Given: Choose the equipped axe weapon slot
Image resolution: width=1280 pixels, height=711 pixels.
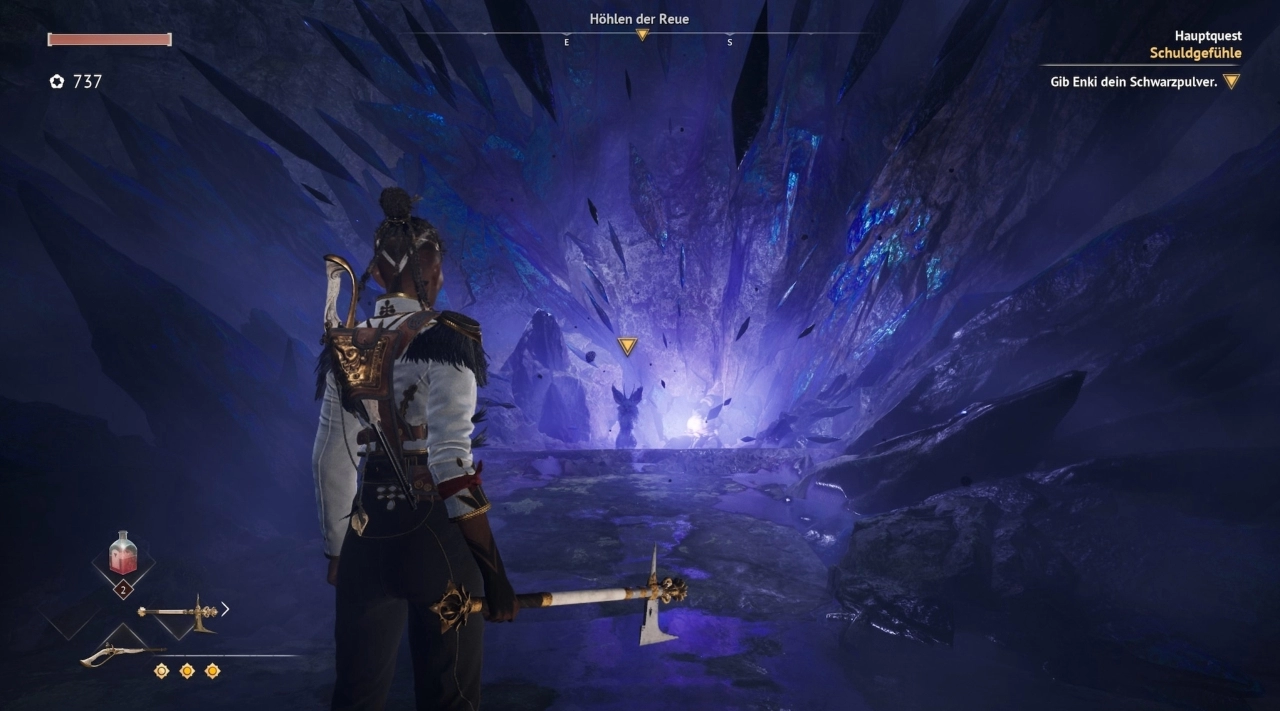Looking at the screenshot, I should [177, 611].
